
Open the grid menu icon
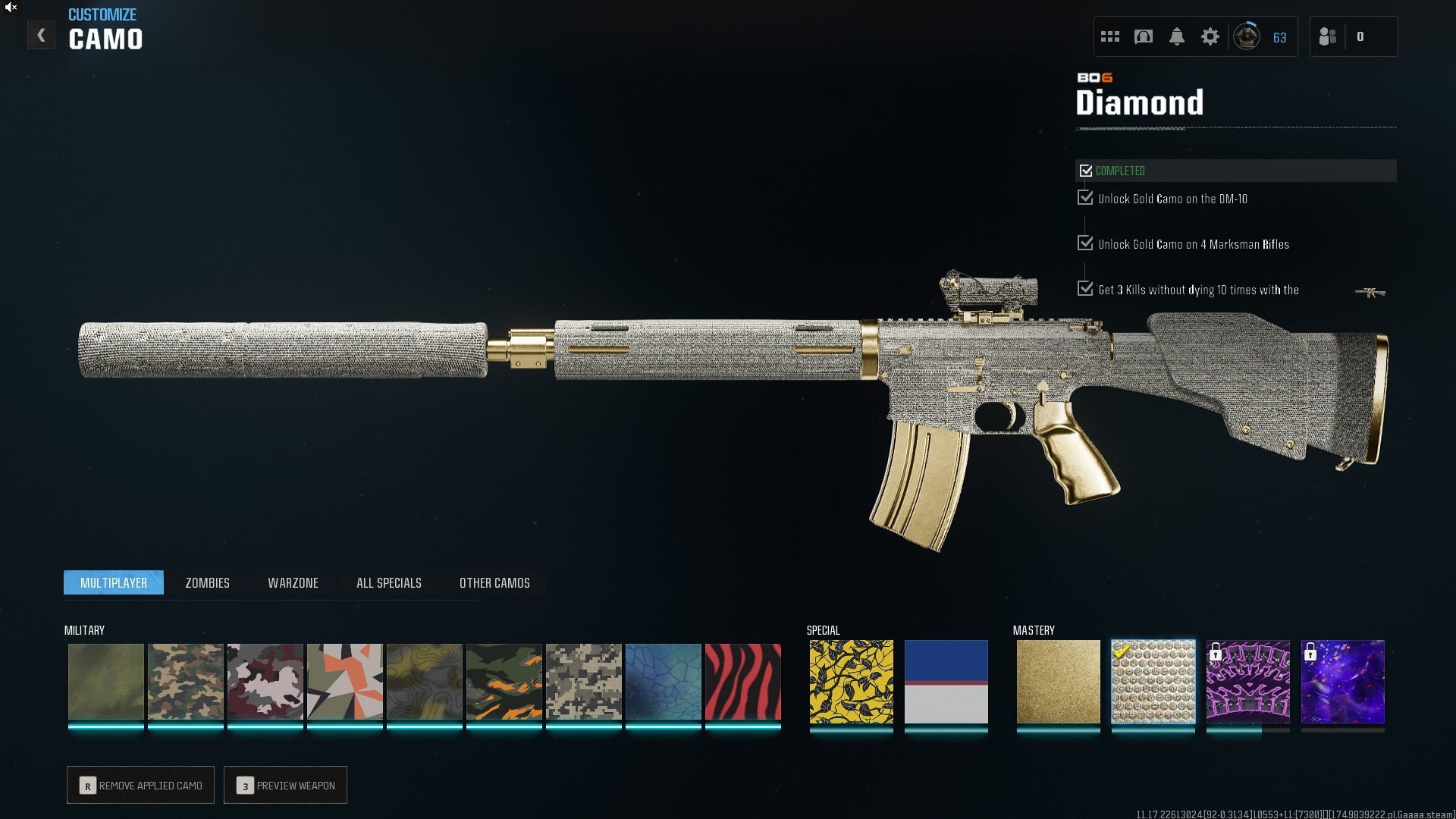pos(1109,36)
